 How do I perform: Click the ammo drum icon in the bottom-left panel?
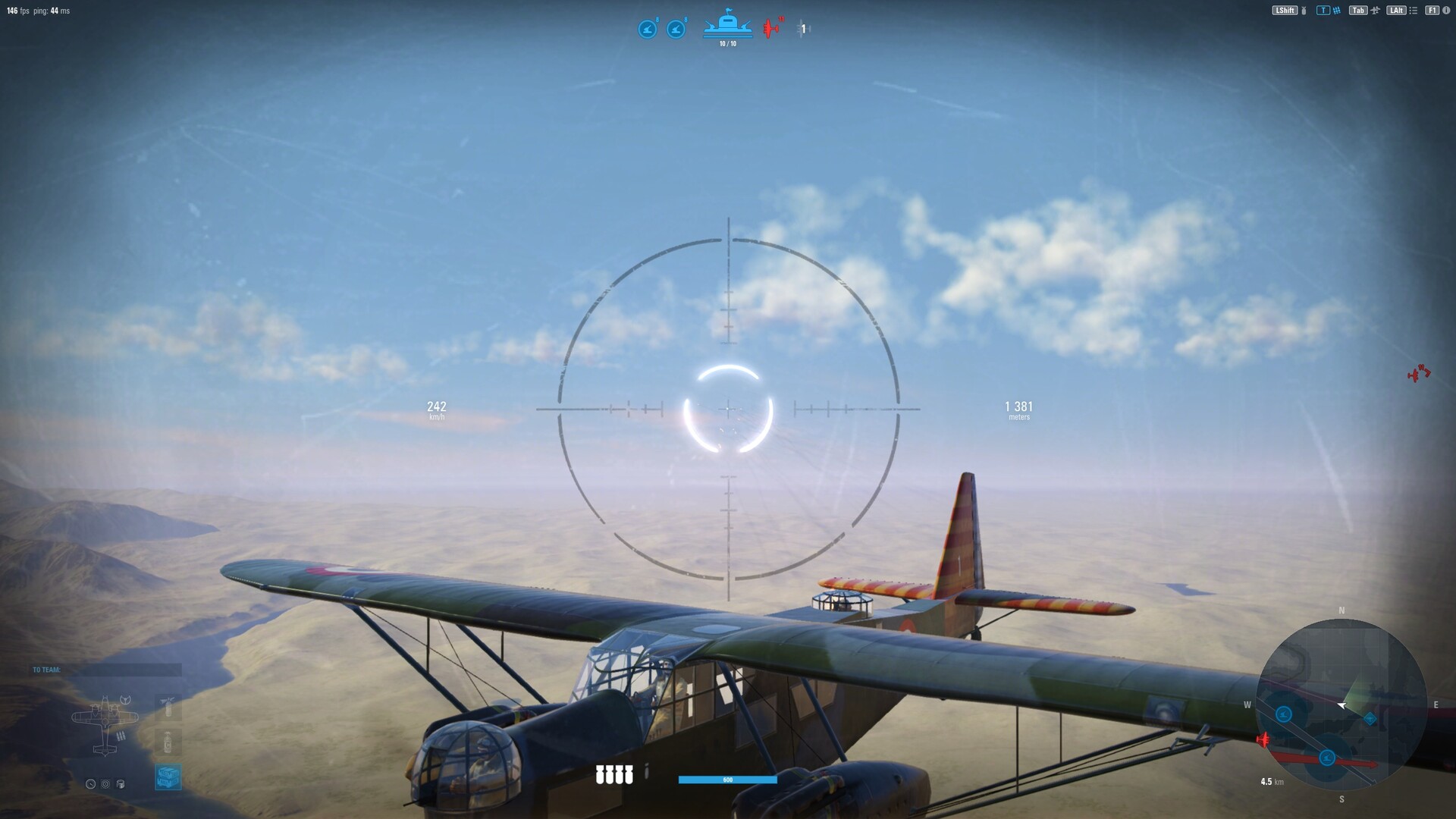120,784
